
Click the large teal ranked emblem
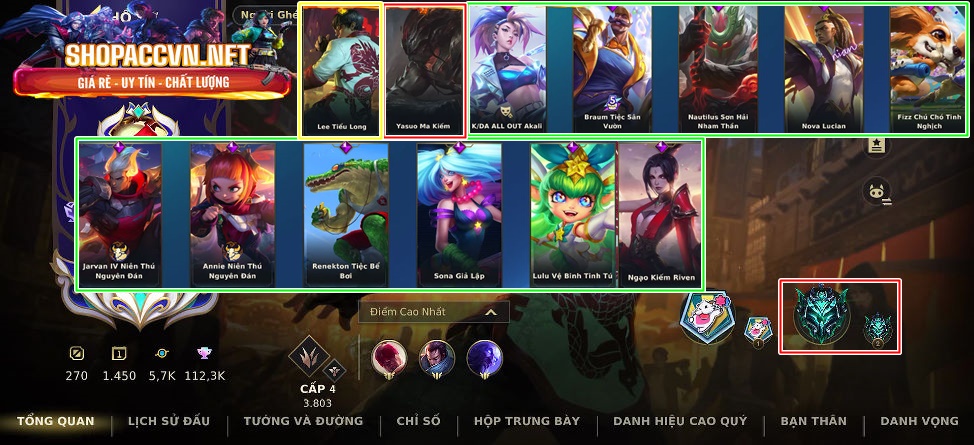click(x=822, y=314)
